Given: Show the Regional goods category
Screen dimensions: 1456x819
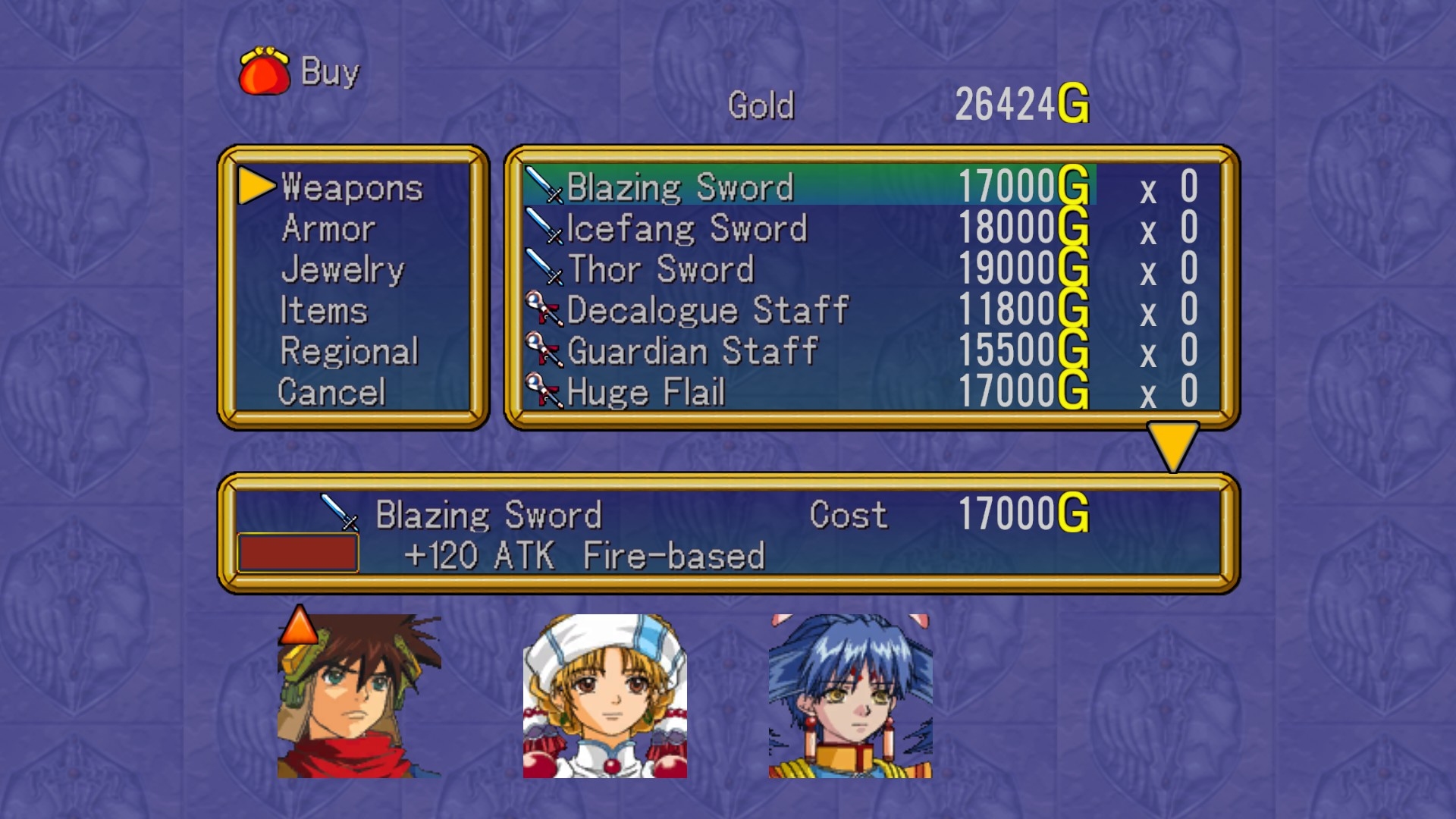Looking at the screenshot, I should click(x=349, y=351).
